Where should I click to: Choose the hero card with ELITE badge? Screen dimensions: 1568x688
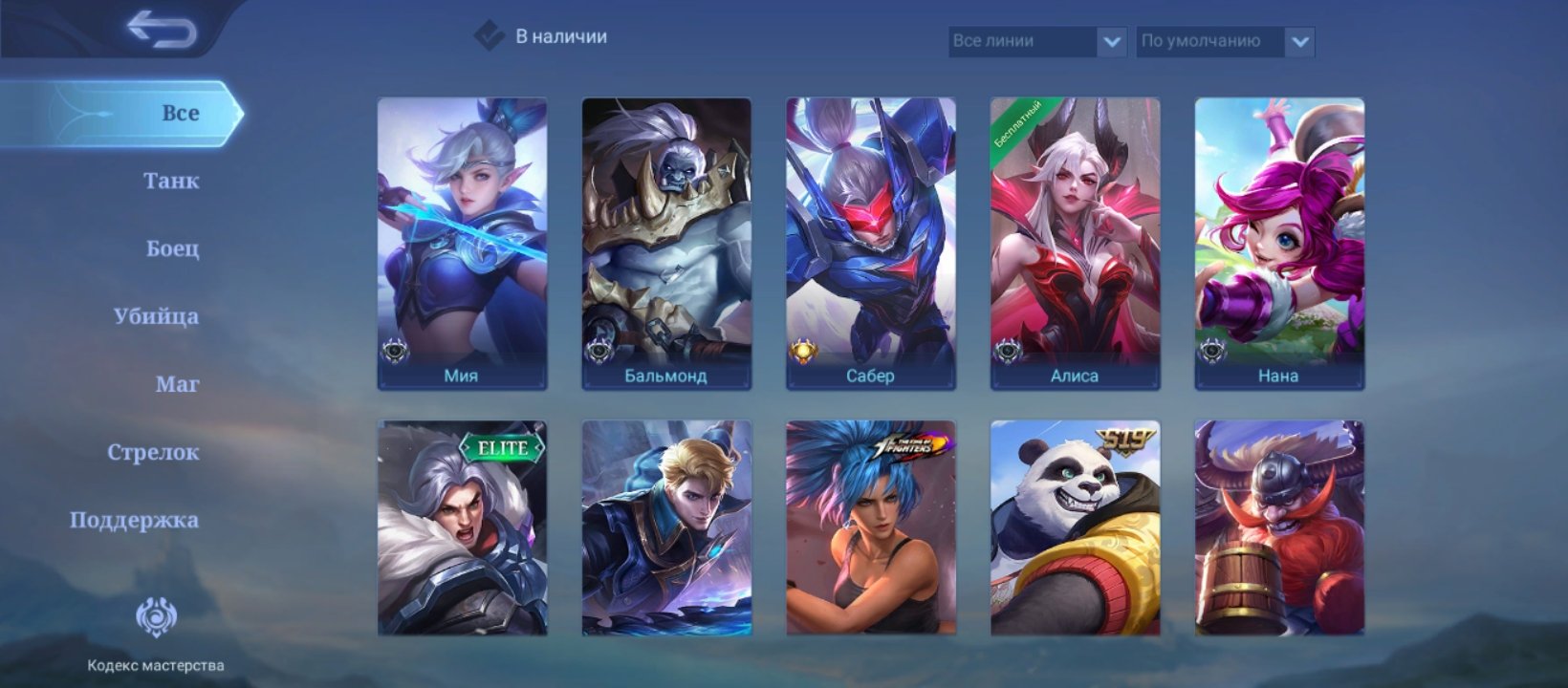pyautogui.click(x=462, y=527)
